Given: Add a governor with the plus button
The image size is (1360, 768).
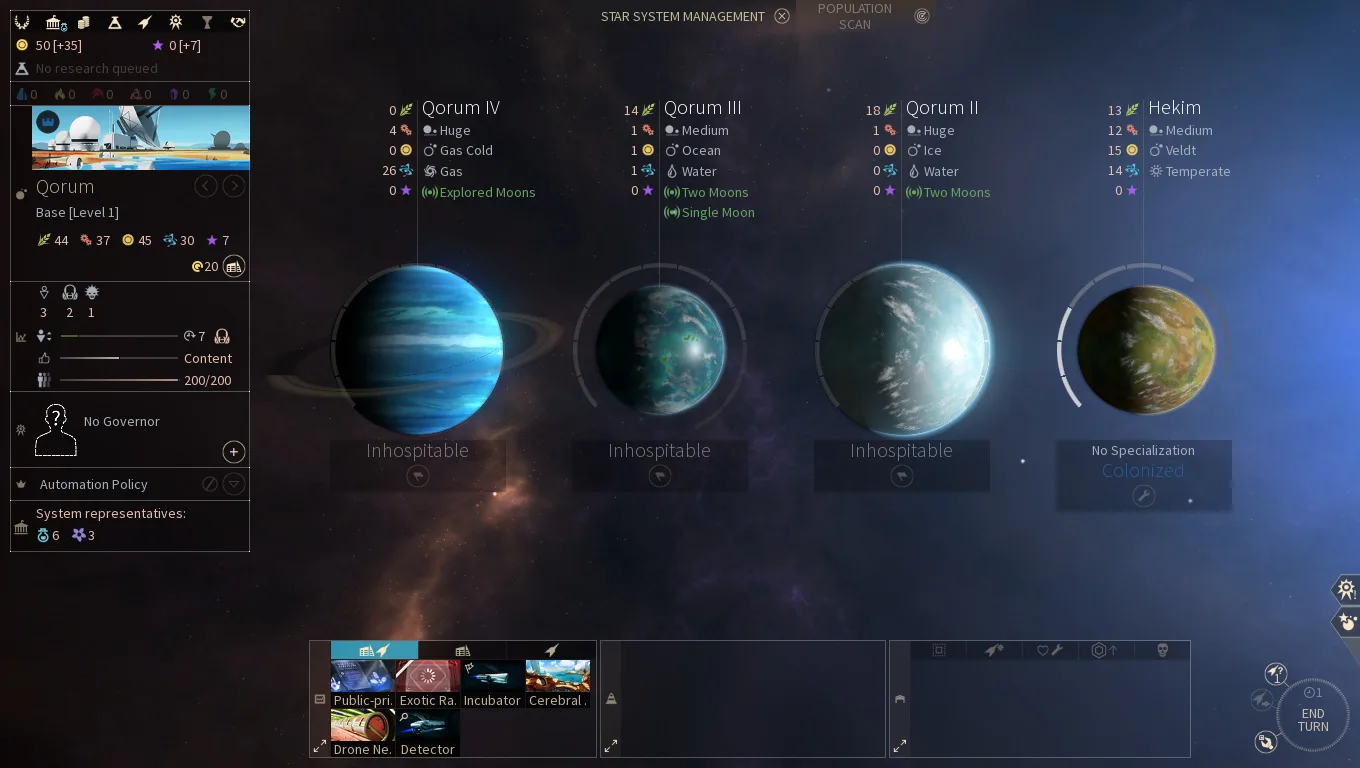Looking at the screenshot, I should [233, 452].
